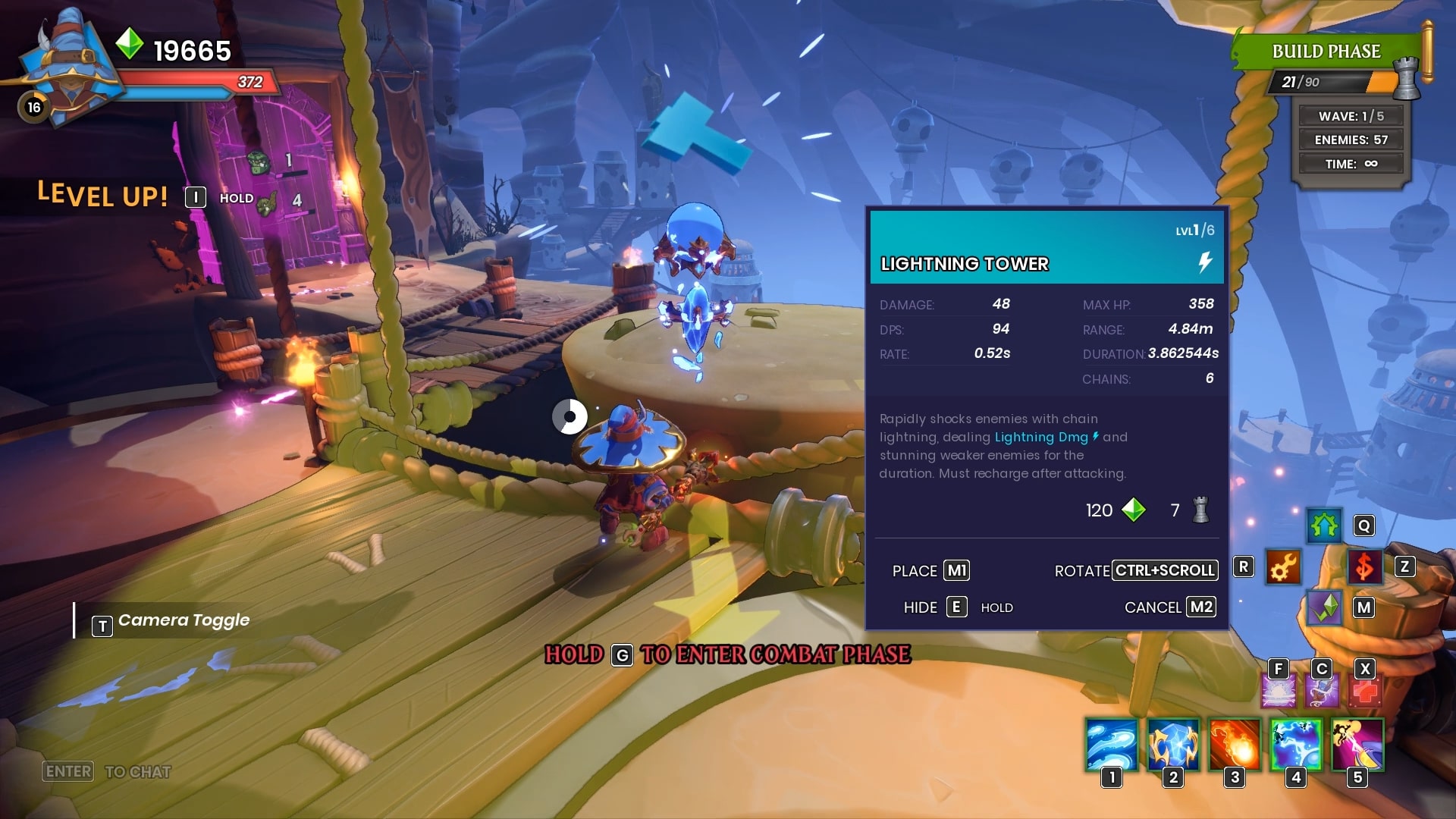Choose the fireball tower slot

click(x=1235, y=745)
